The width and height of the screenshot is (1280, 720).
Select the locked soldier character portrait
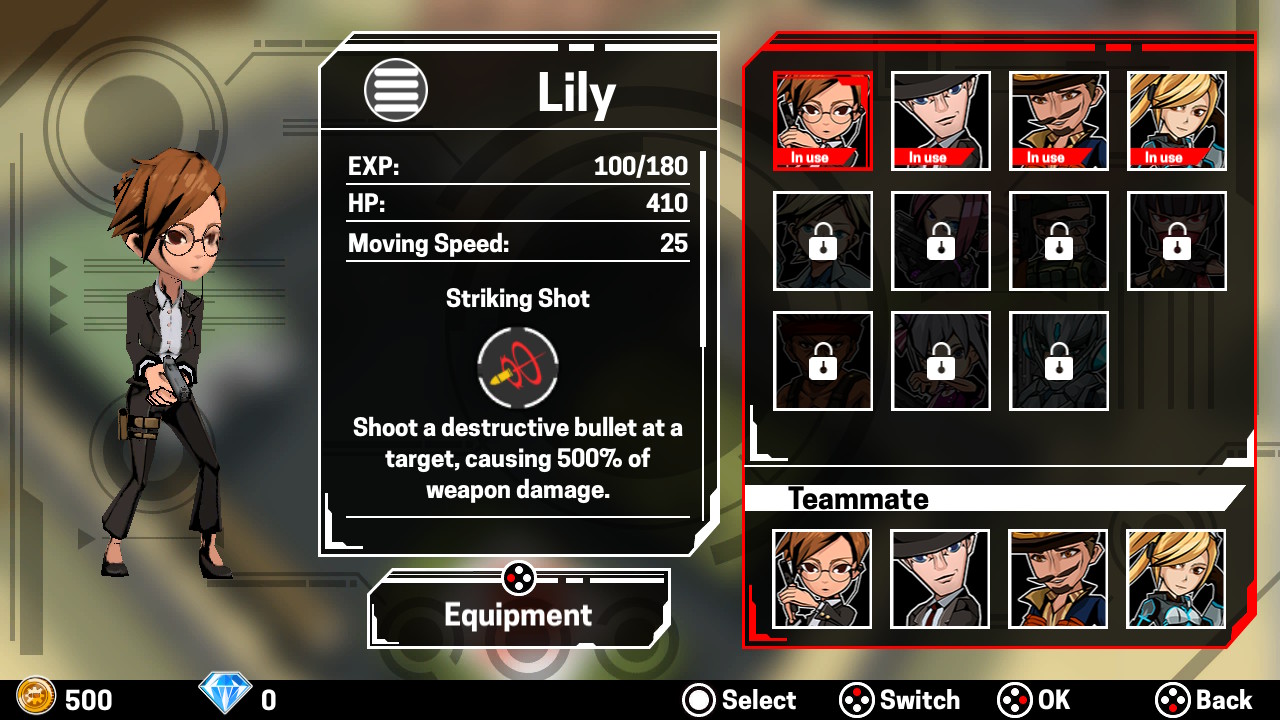1058,240
